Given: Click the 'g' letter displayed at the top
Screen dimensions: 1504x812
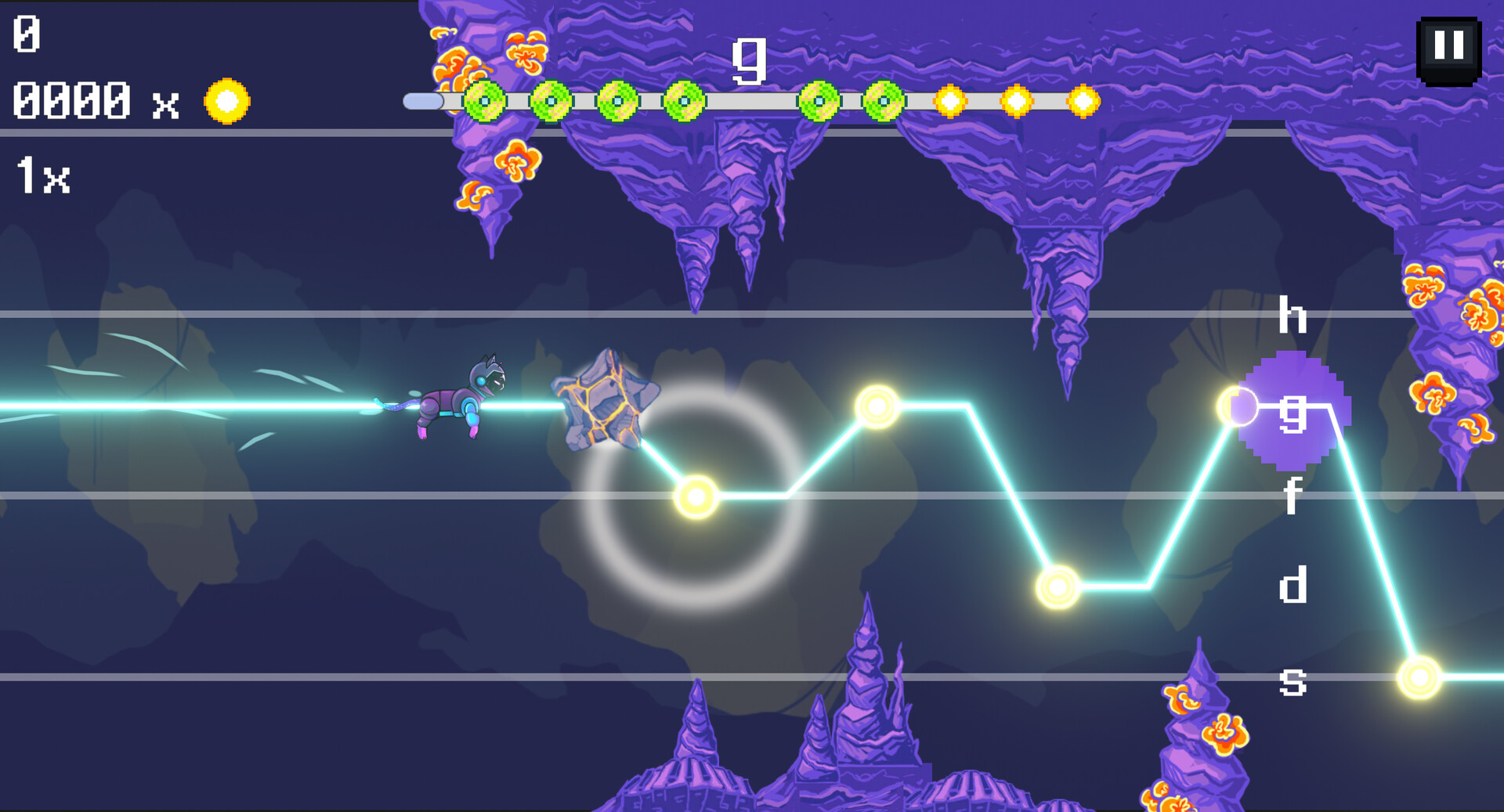Looking at the screenshot, I should point(748,63).
